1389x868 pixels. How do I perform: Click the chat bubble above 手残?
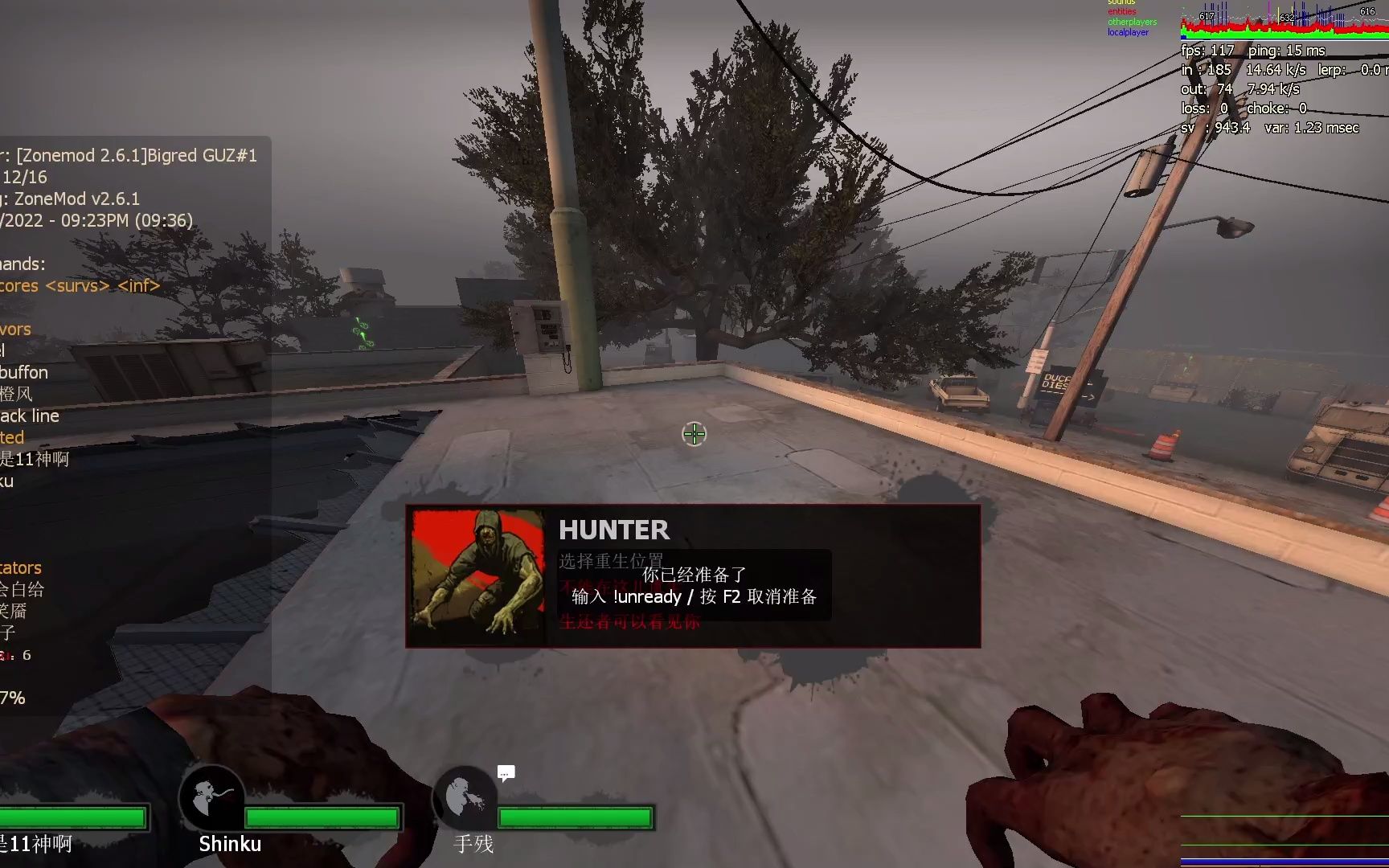tap(506, 773)
